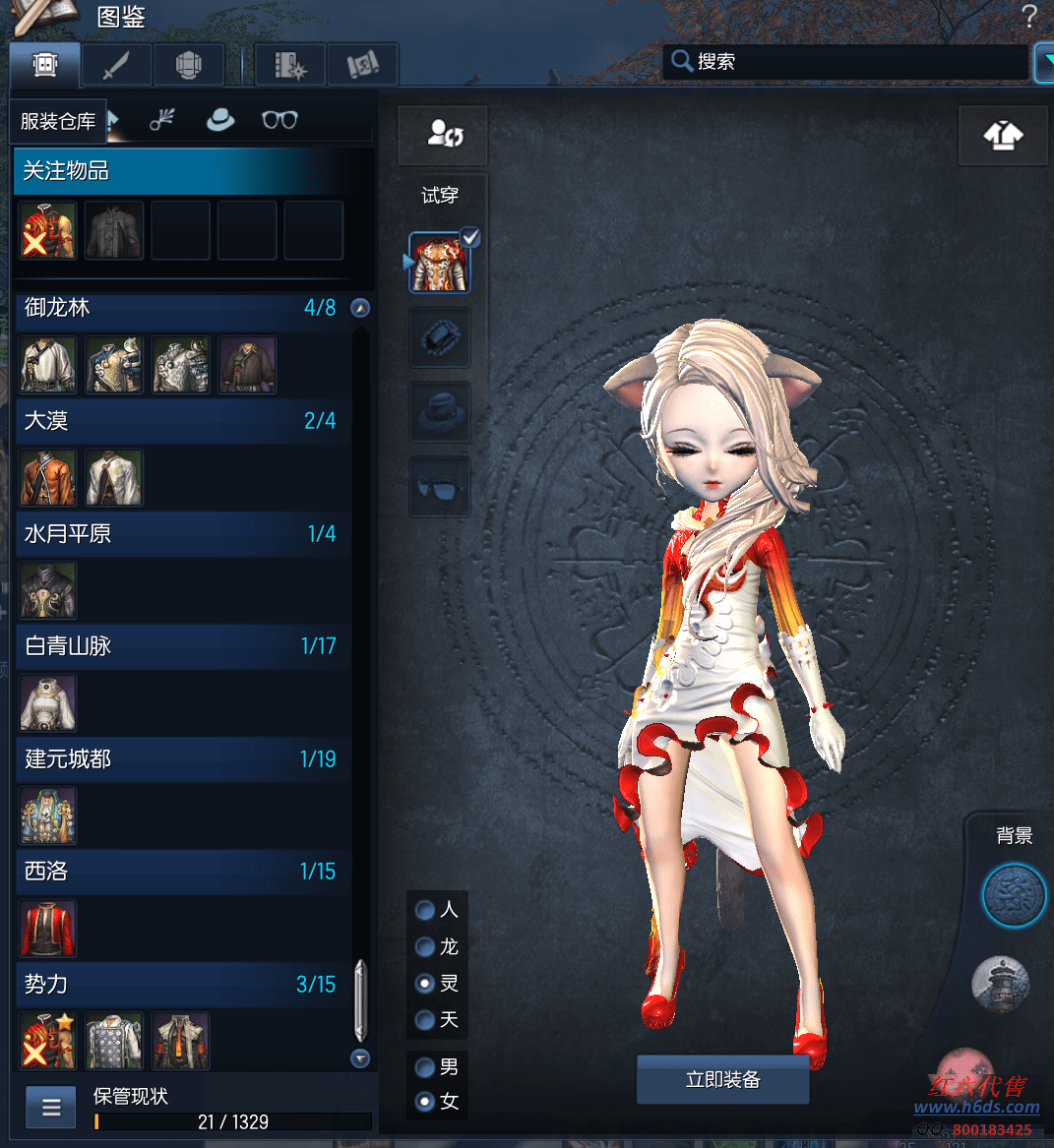Select the red outfit try-on slot
The height and width of the screenshot is (1148, 1054).
[x=439, y=264]
